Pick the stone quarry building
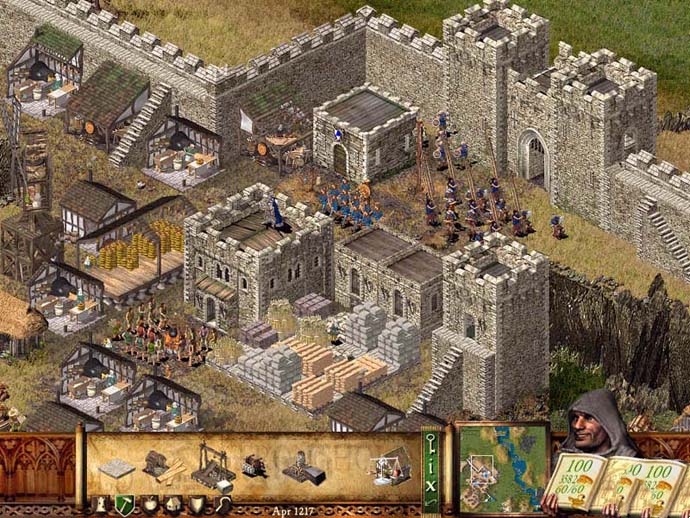Viewport: 690px width, 518px height. pyautogui.click(x=212, y=461)
